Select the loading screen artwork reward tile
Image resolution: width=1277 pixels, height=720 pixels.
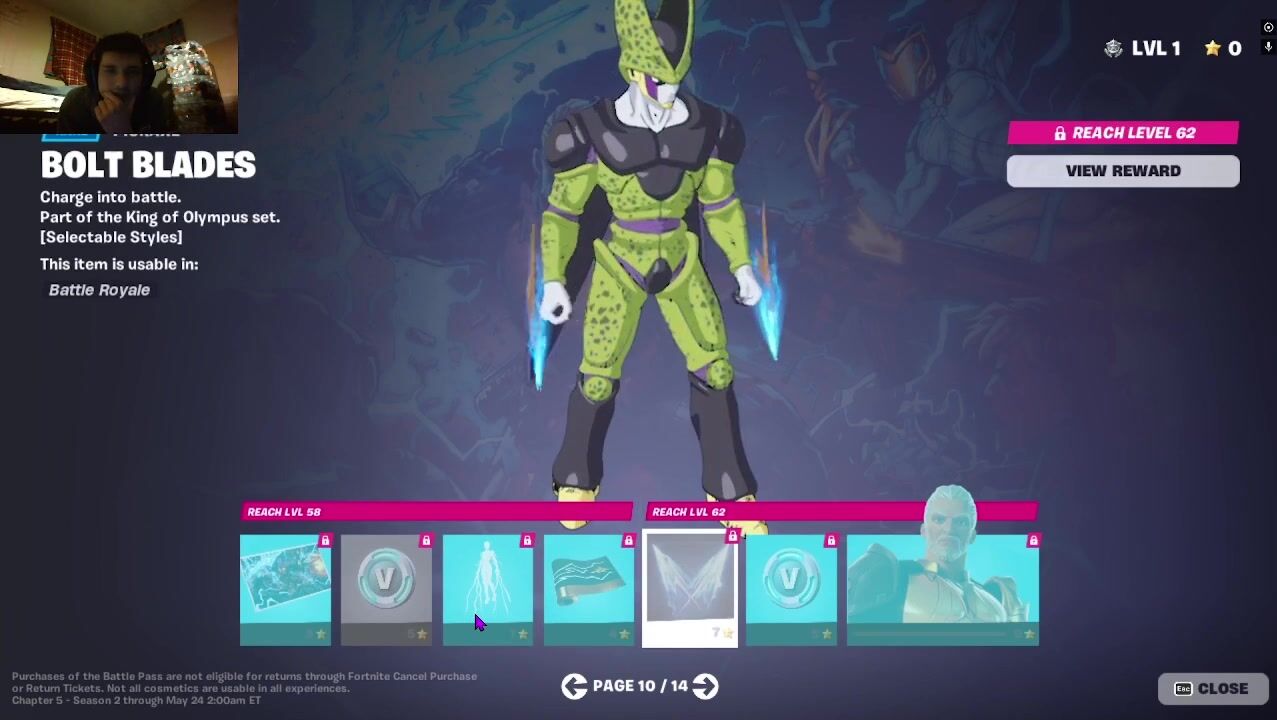[x=285, y=589]
